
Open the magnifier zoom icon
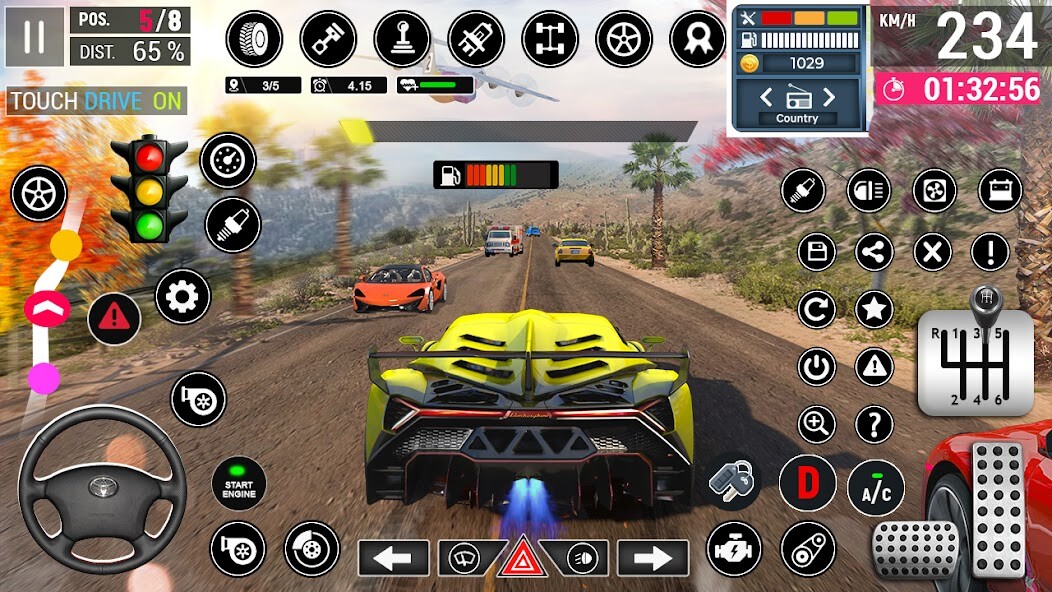816,425
